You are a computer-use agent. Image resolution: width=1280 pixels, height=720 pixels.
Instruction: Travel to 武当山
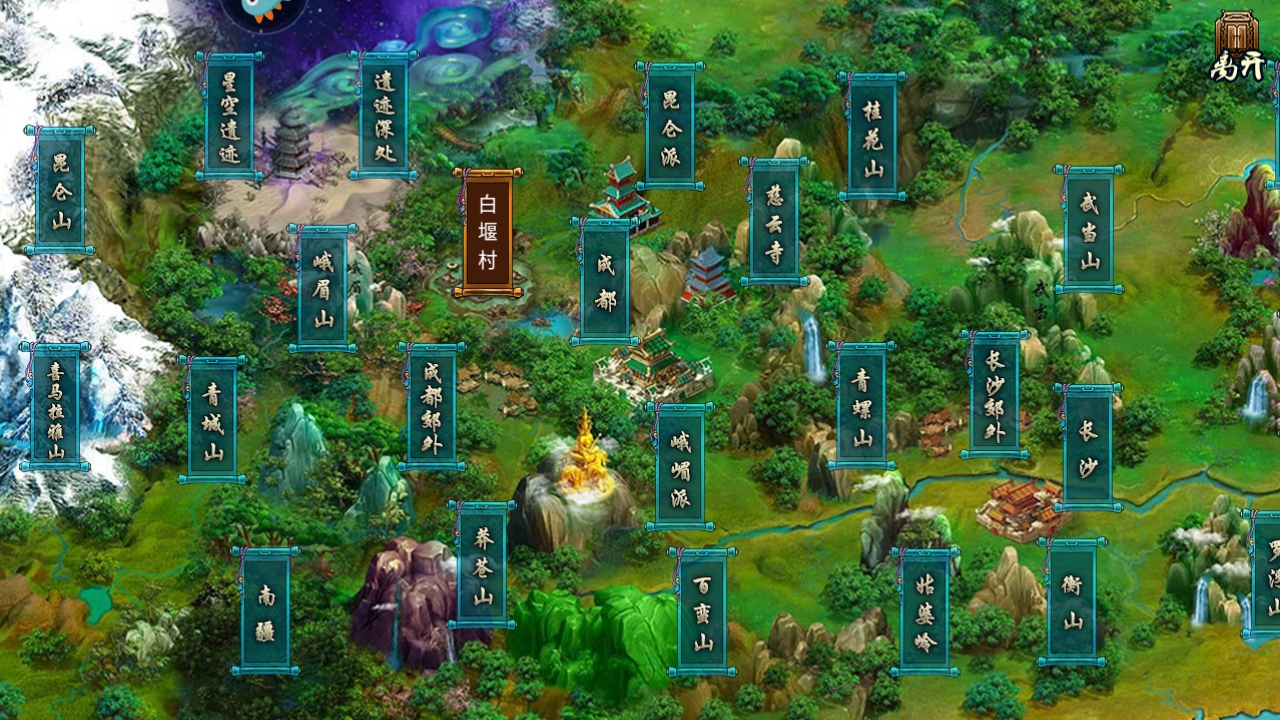point(1088,230)
